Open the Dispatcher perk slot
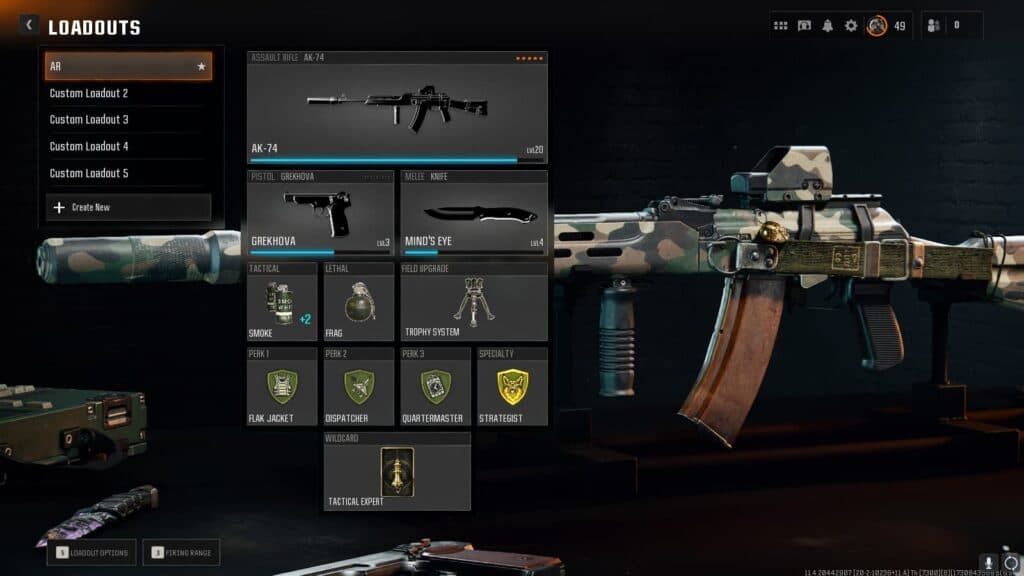 358,387
